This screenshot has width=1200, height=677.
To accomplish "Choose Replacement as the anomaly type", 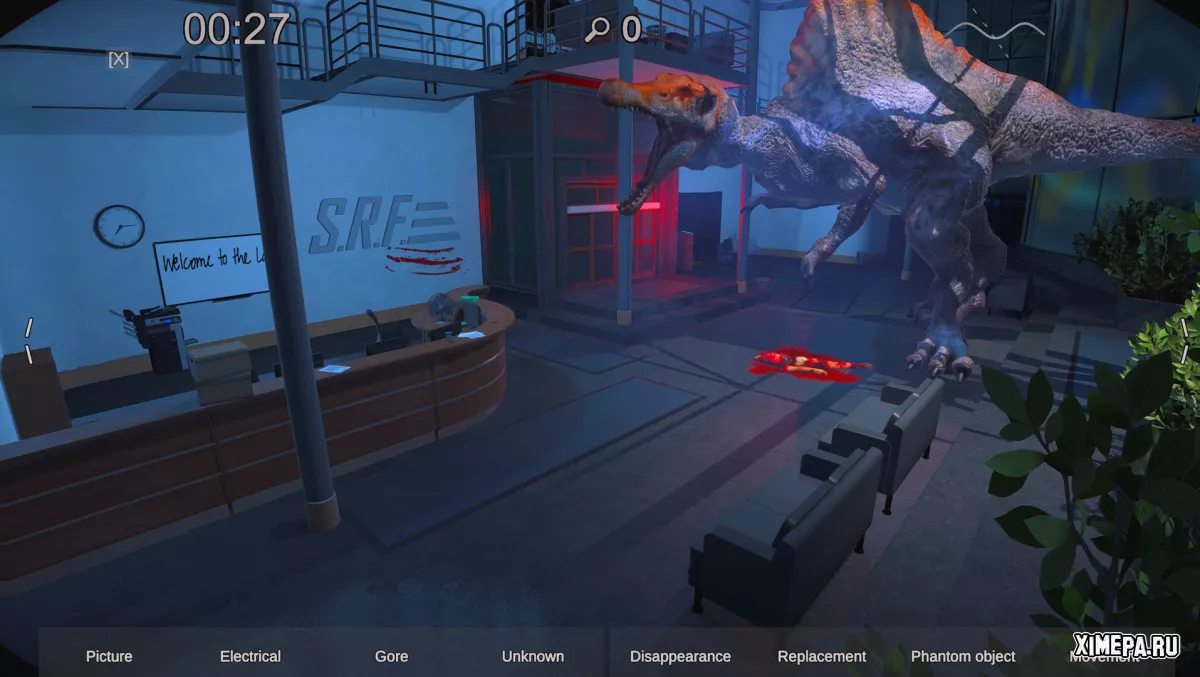I will tap(822, 656).
